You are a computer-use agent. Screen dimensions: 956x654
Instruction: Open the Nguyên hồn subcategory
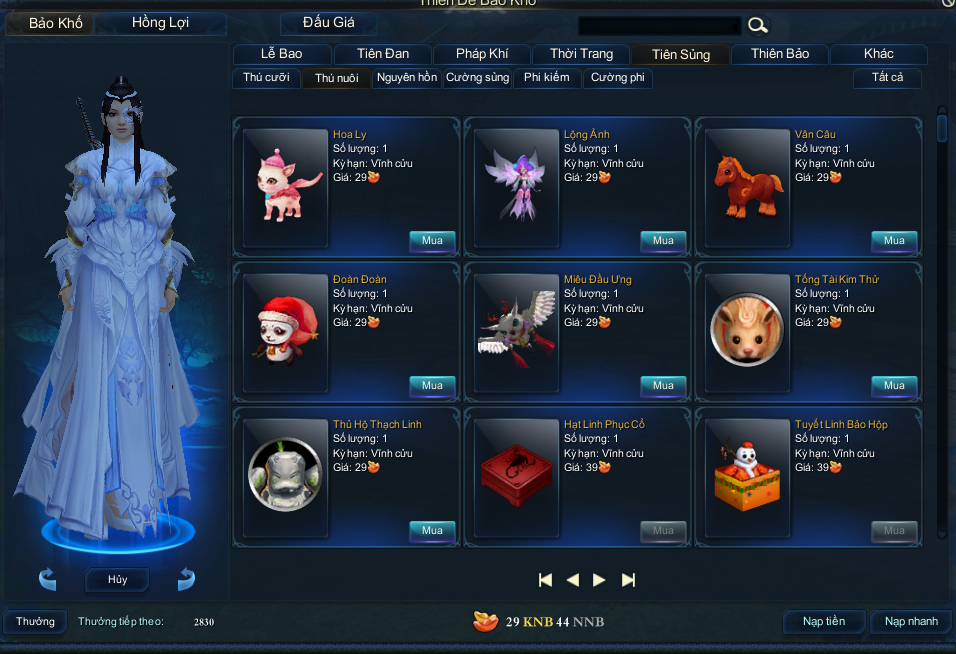407,78
